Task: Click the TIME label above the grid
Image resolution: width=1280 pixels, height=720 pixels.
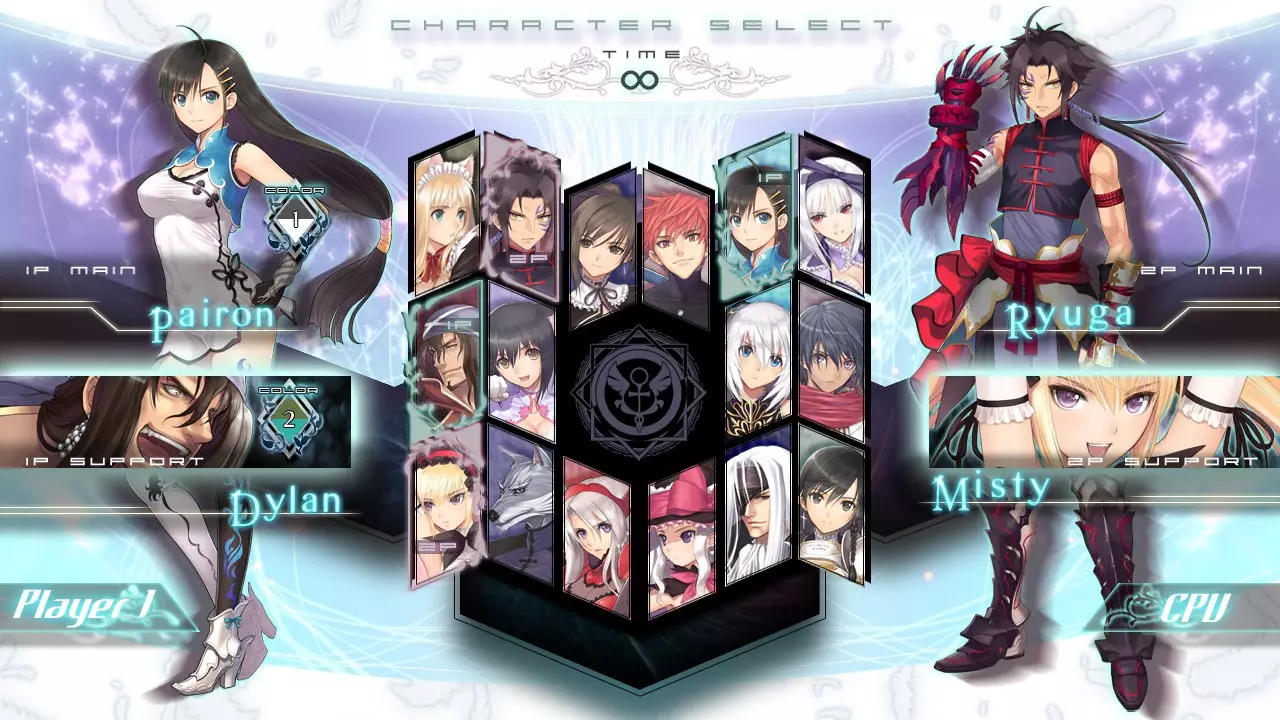Action: coord(640,55)
